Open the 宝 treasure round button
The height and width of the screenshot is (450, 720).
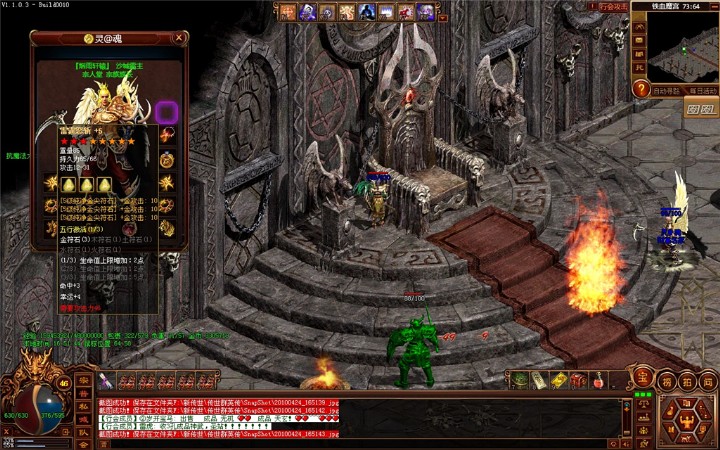[642, 378]
